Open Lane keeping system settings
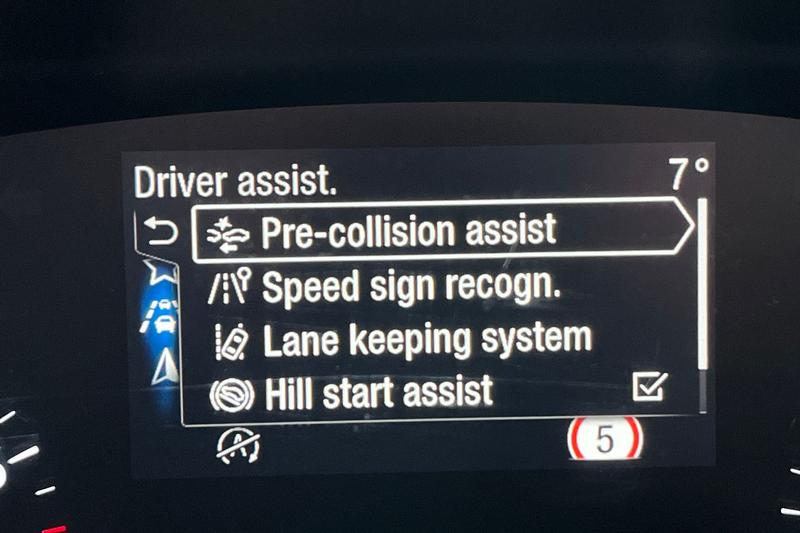The height and width of the screenshot is (533, 800). coord(427,339)
